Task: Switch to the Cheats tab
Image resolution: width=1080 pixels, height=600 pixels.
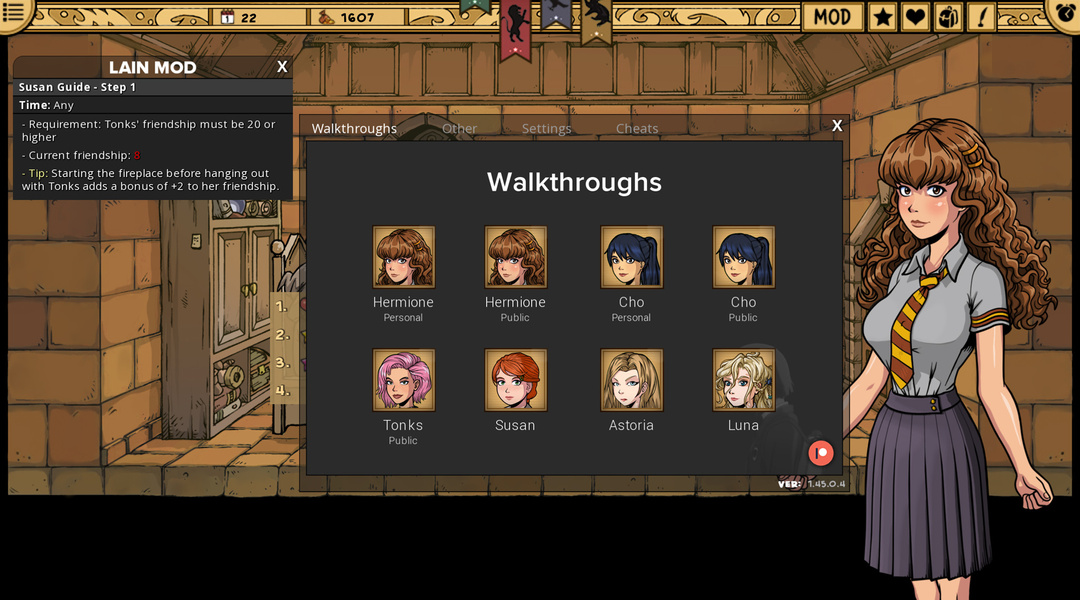Action: 637,128
